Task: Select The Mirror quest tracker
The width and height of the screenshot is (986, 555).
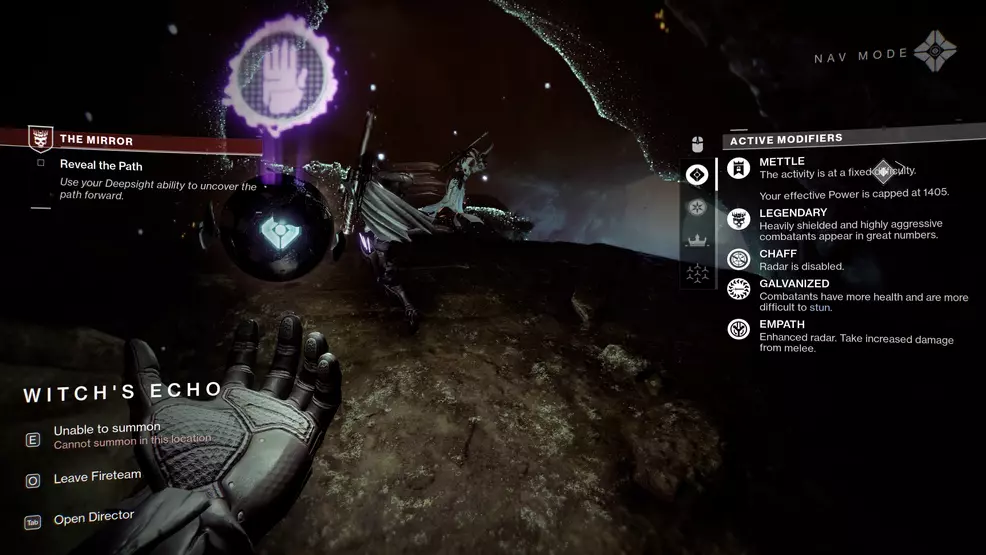Action: tap(97, 140)
